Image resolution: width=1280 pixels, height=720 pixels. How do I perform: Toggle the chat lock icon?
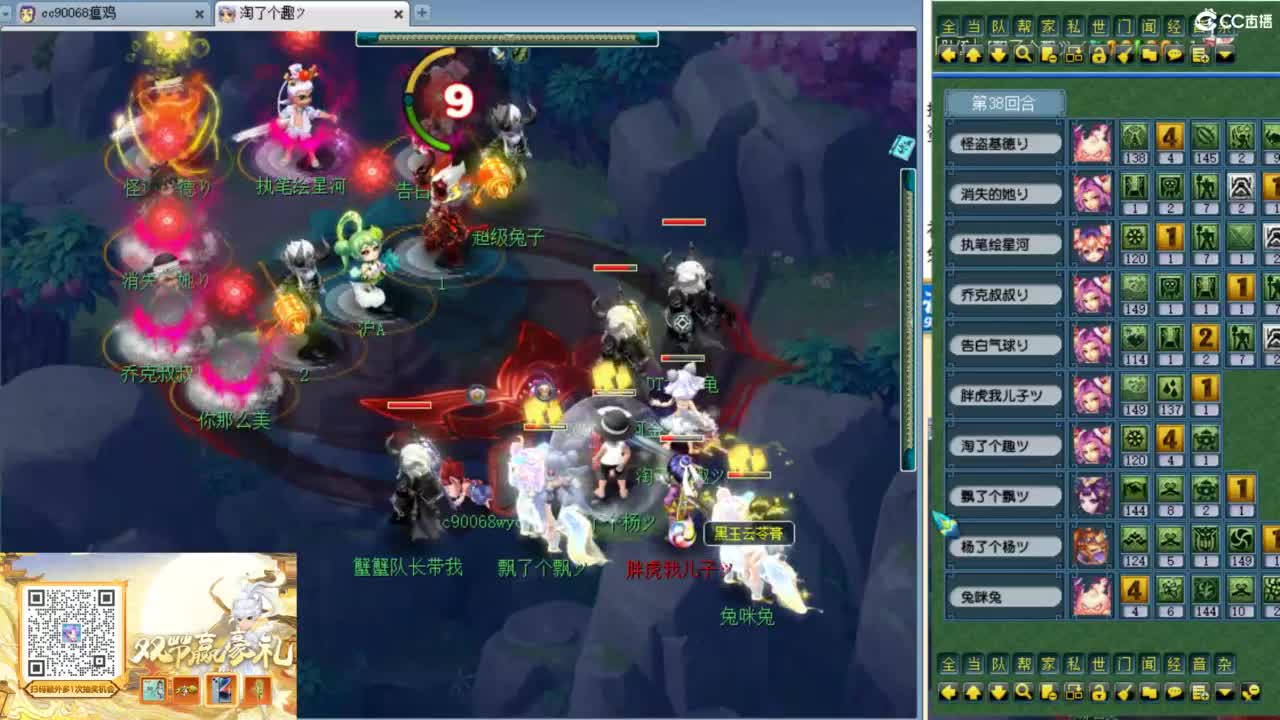tap(1098, 55)
